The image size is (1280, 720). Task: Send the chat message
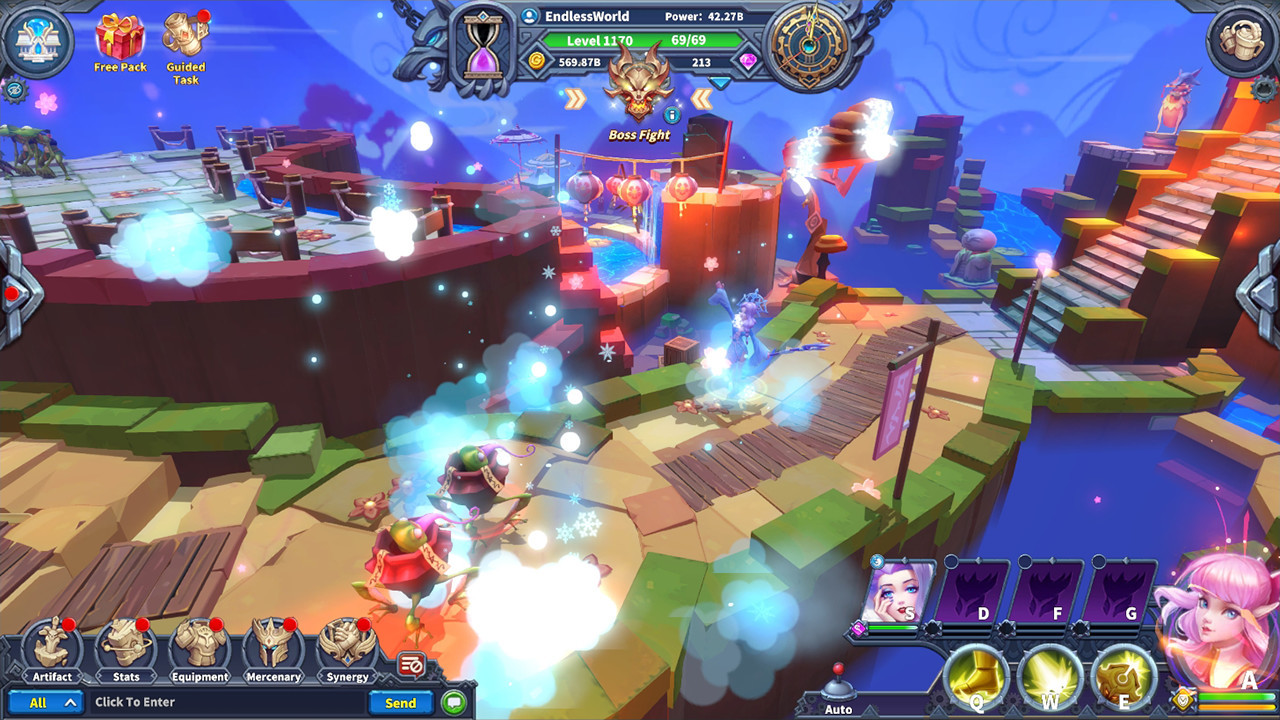tap(400, 702)
